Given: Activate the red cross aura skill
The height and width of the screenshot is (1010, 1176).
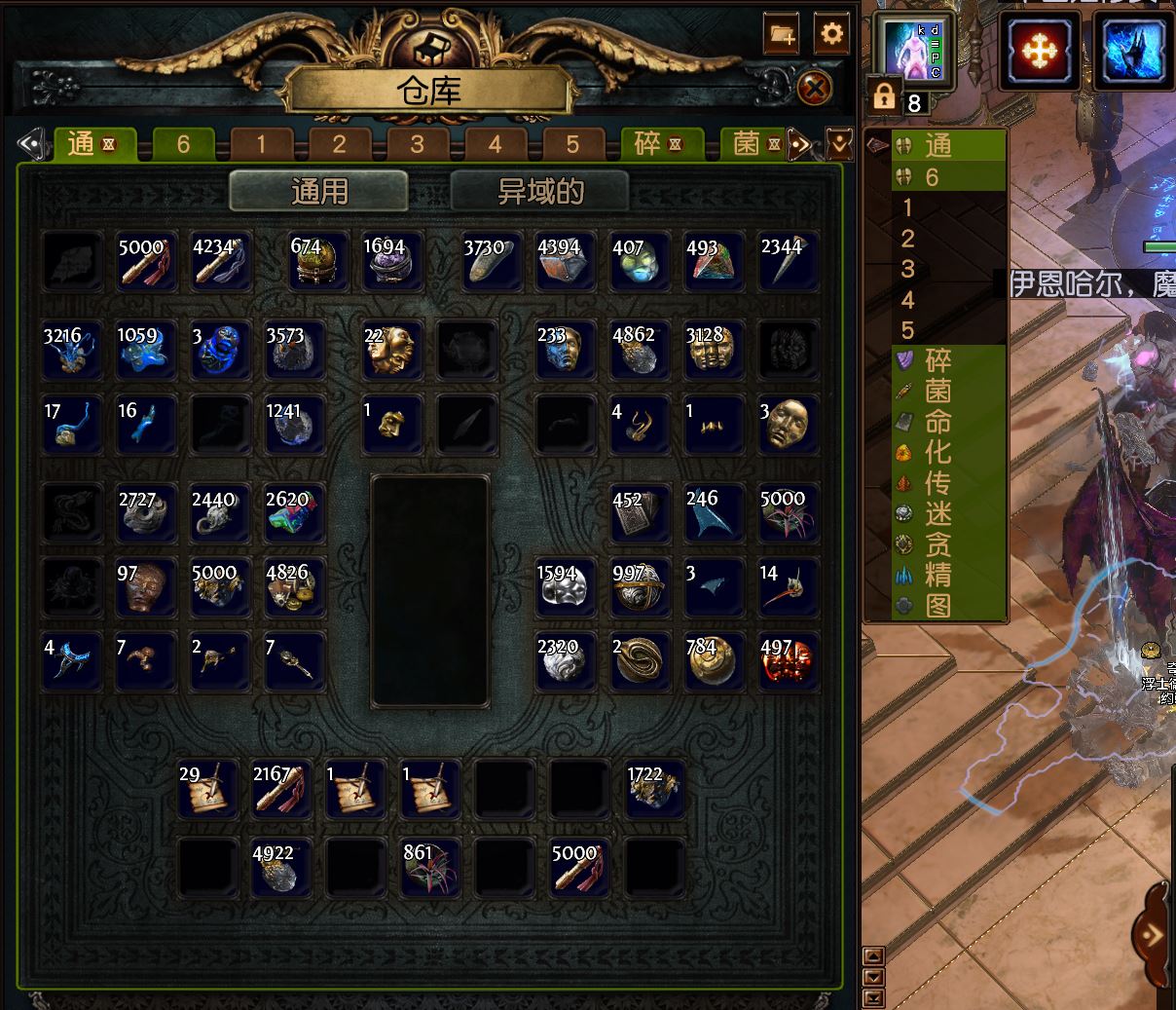Looking at the screenshot, I should coord(1039,51).
